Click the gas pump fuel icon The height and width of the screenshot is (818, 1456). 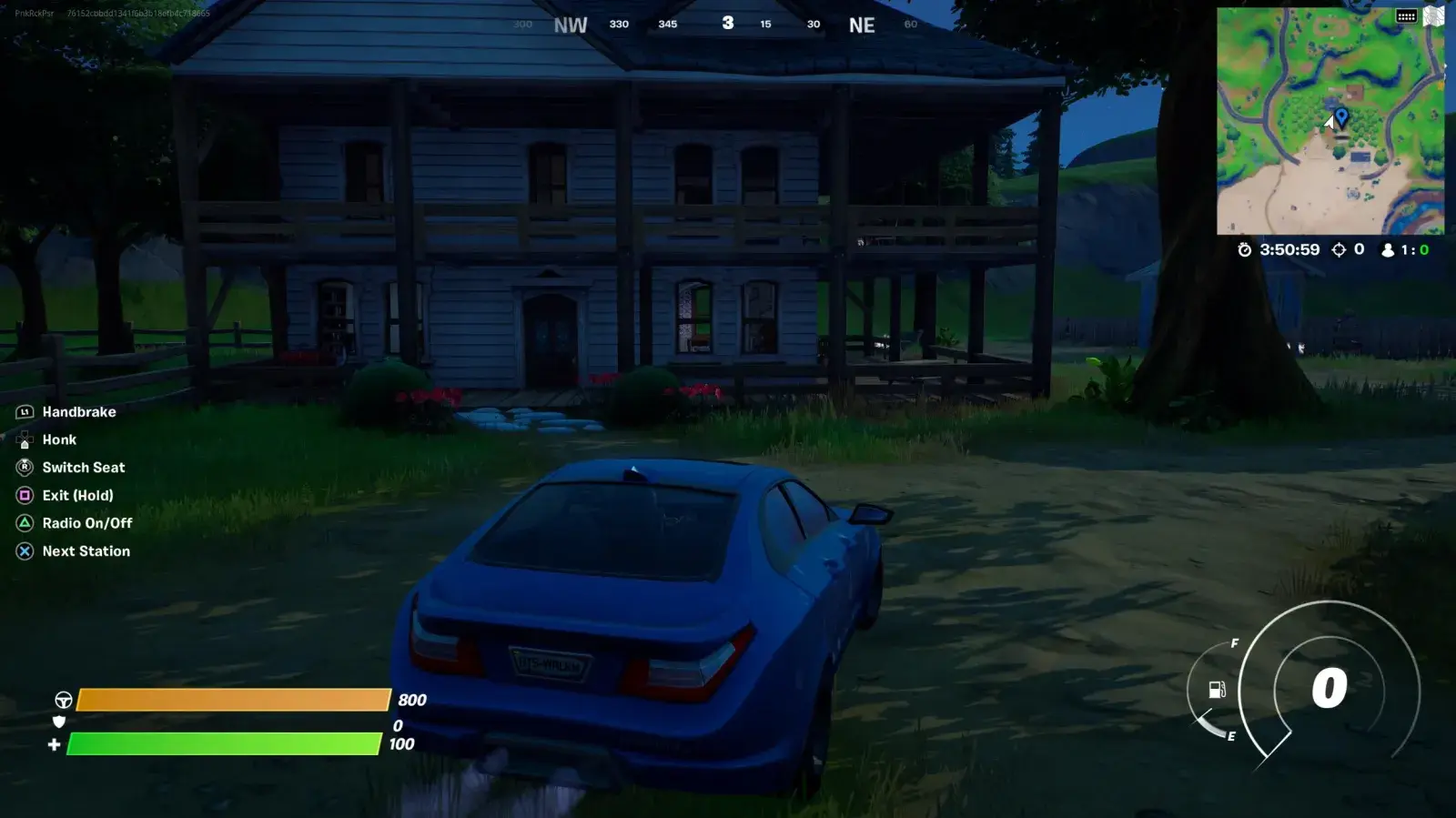click(x=1216, y=690)
